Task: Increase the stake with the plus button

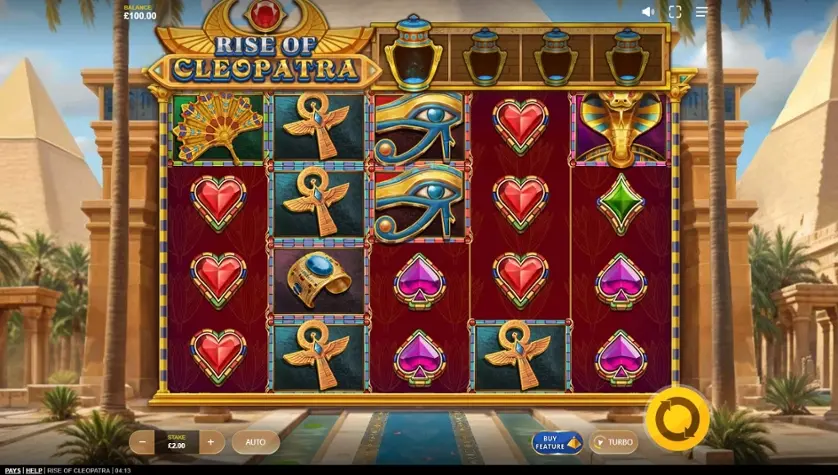Action: (210, 441)
